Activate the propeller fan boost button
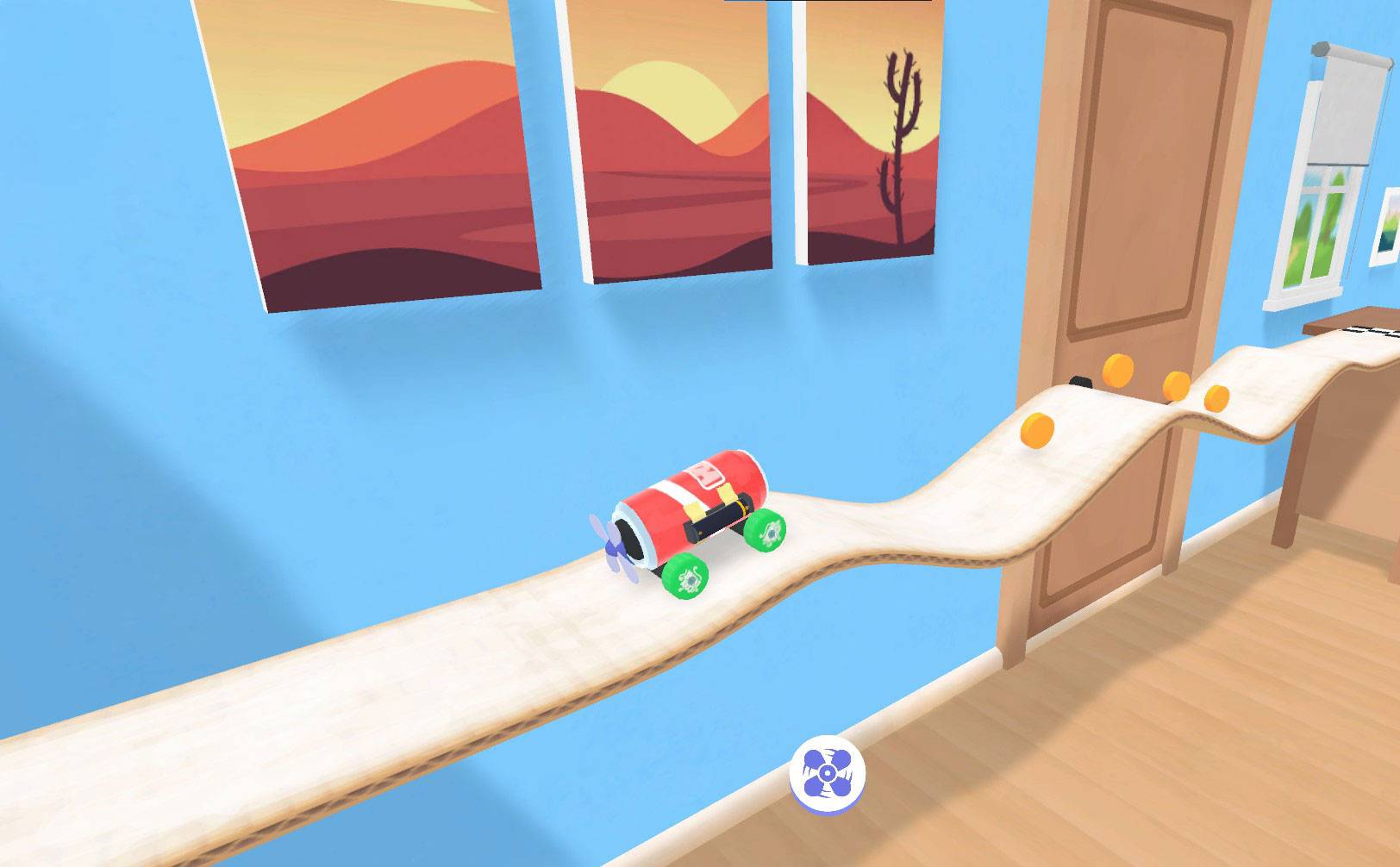1400x867 pixels. tap(827, 772)
